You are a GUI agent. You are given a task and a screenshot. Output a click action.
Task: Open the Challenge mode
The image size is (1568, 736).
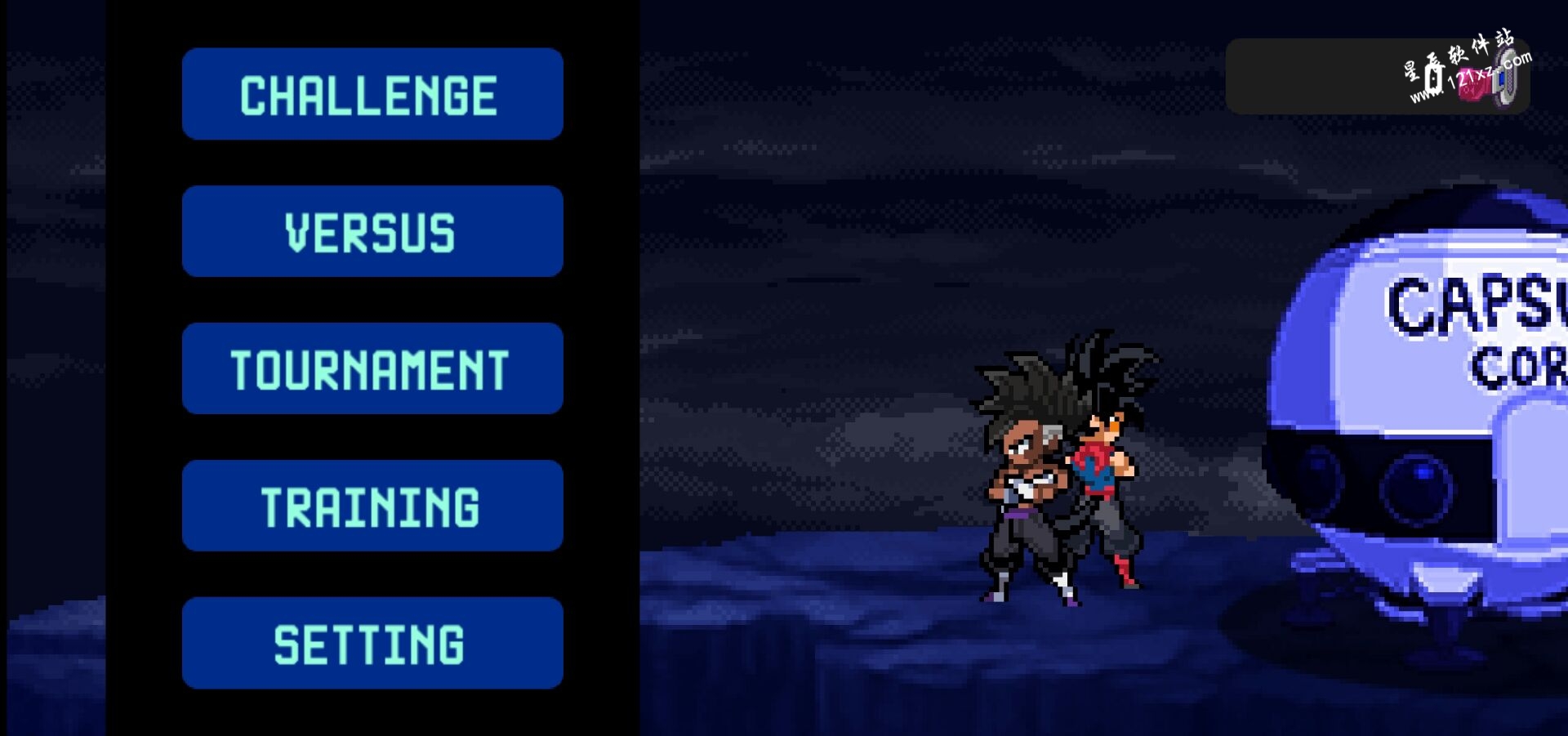coord(372,94)
